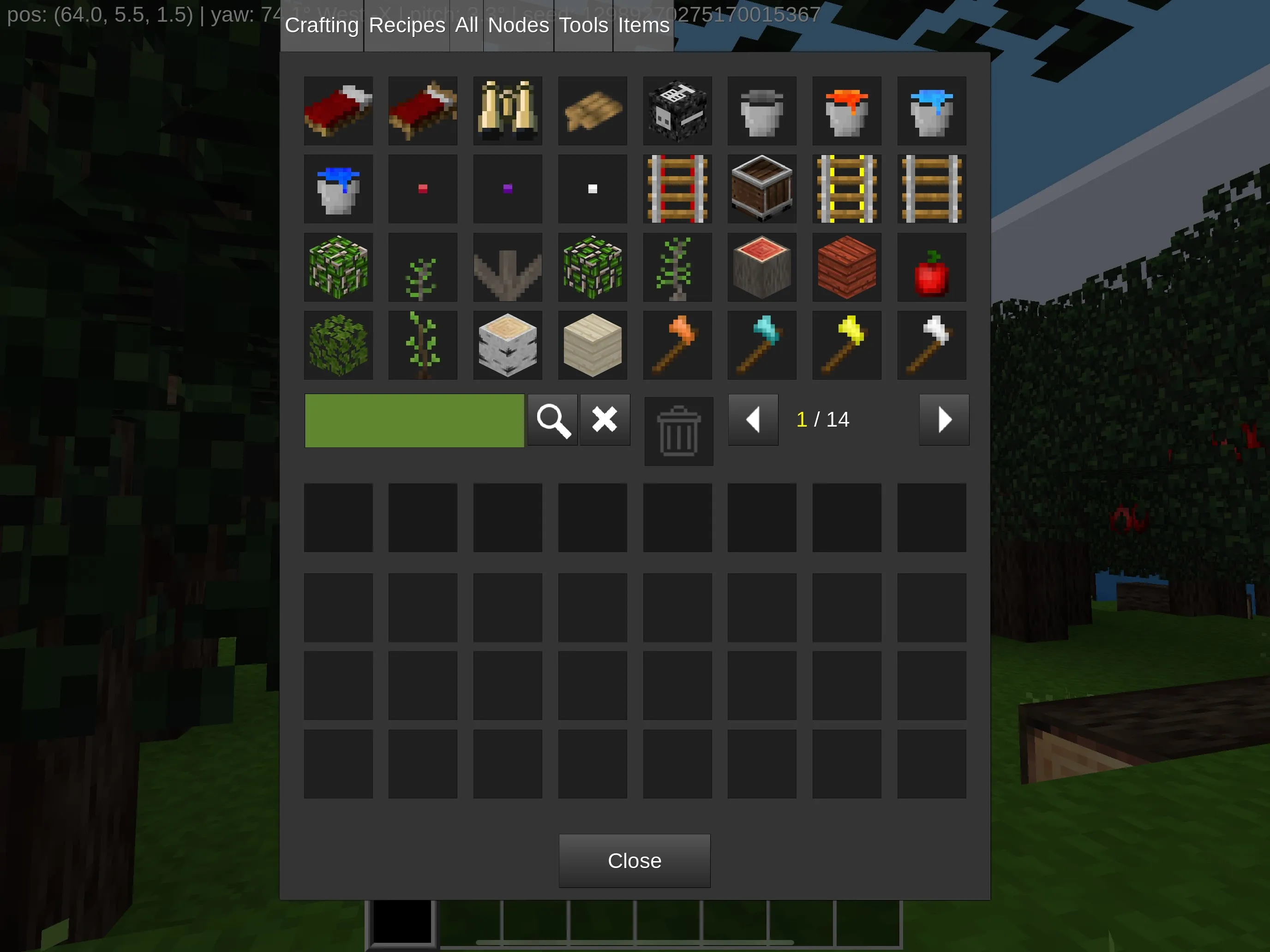This screenshot has width=1270, height=952.
Task: Select the powered rail item
Action: point(846,190)
